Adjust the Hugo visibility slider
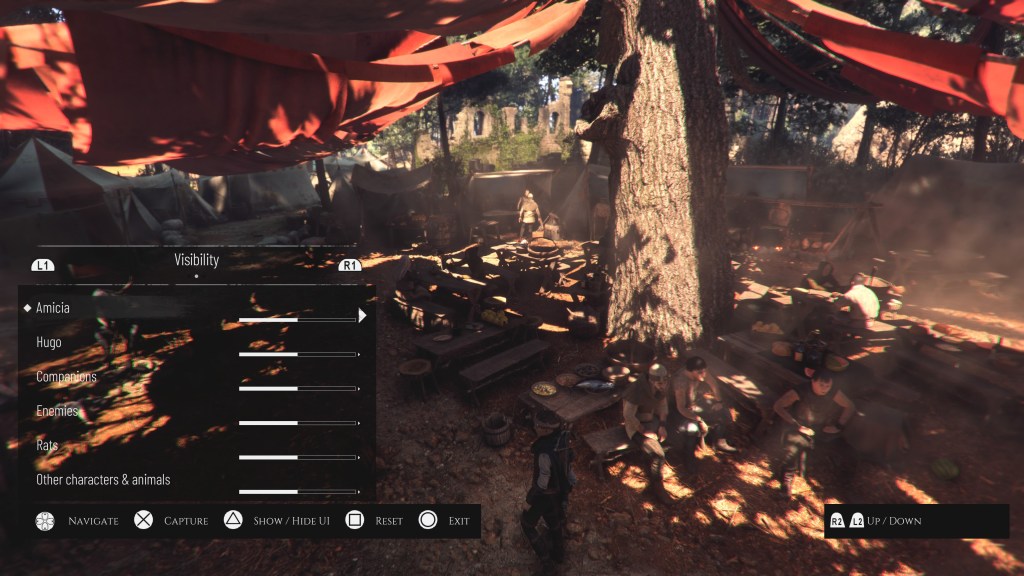The image size is (1024, 576). click(298, 354)
